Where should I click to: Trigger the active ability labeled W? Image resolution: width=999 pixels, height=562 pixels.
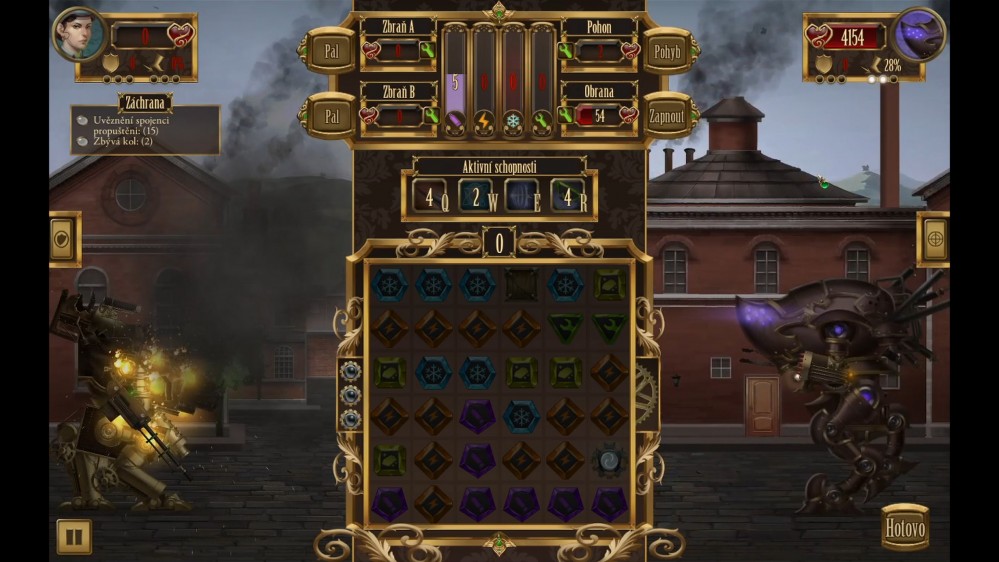pos(476,196)
